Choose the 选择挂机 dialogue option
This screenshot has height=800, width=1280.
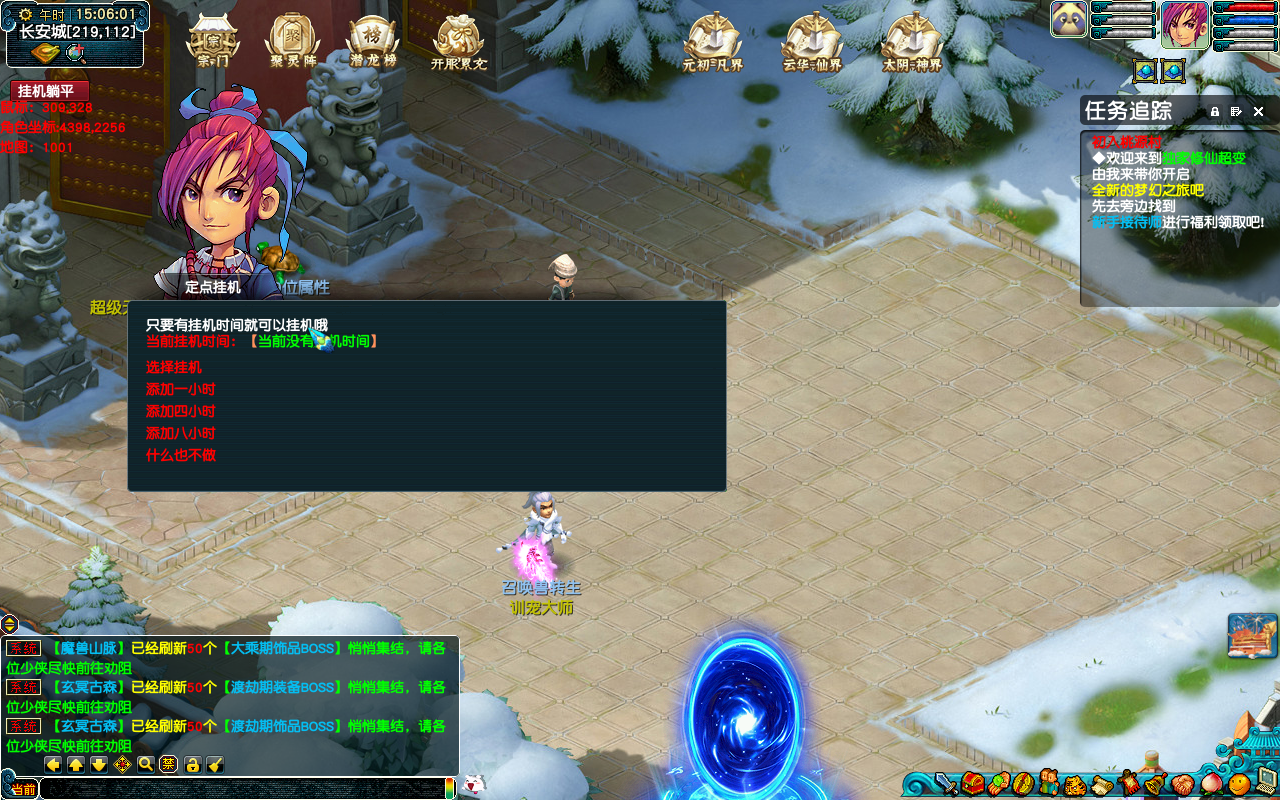174,368
